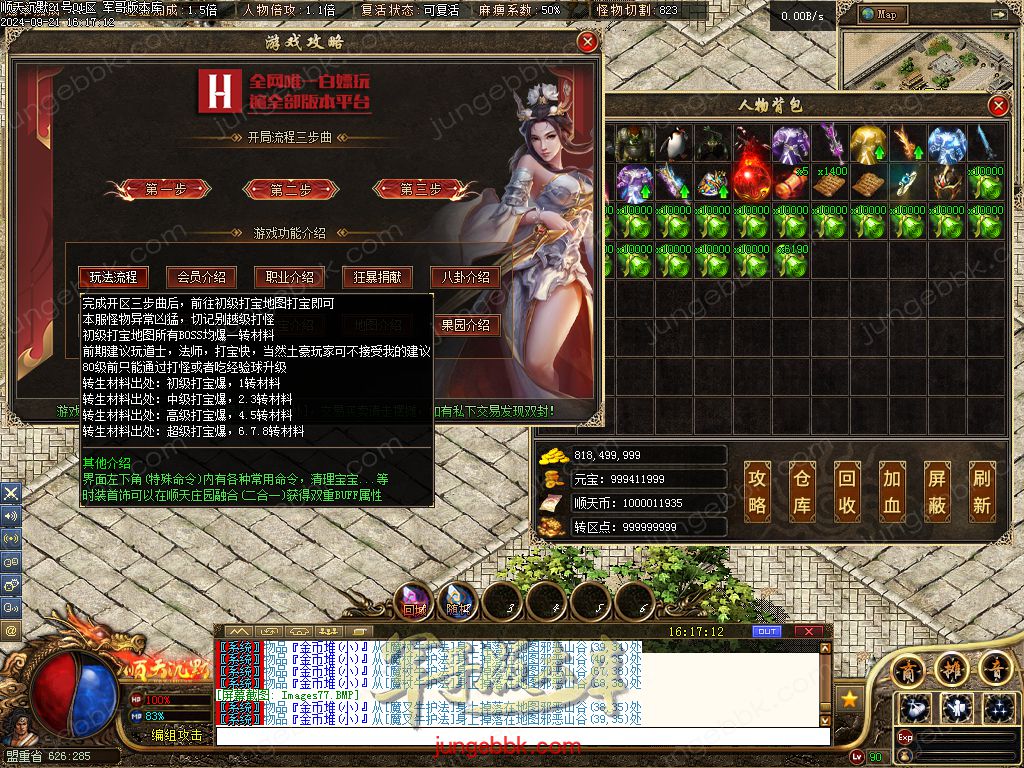
Task: Refresh the bag with 刷新 button
Action: tap(982, 491)
